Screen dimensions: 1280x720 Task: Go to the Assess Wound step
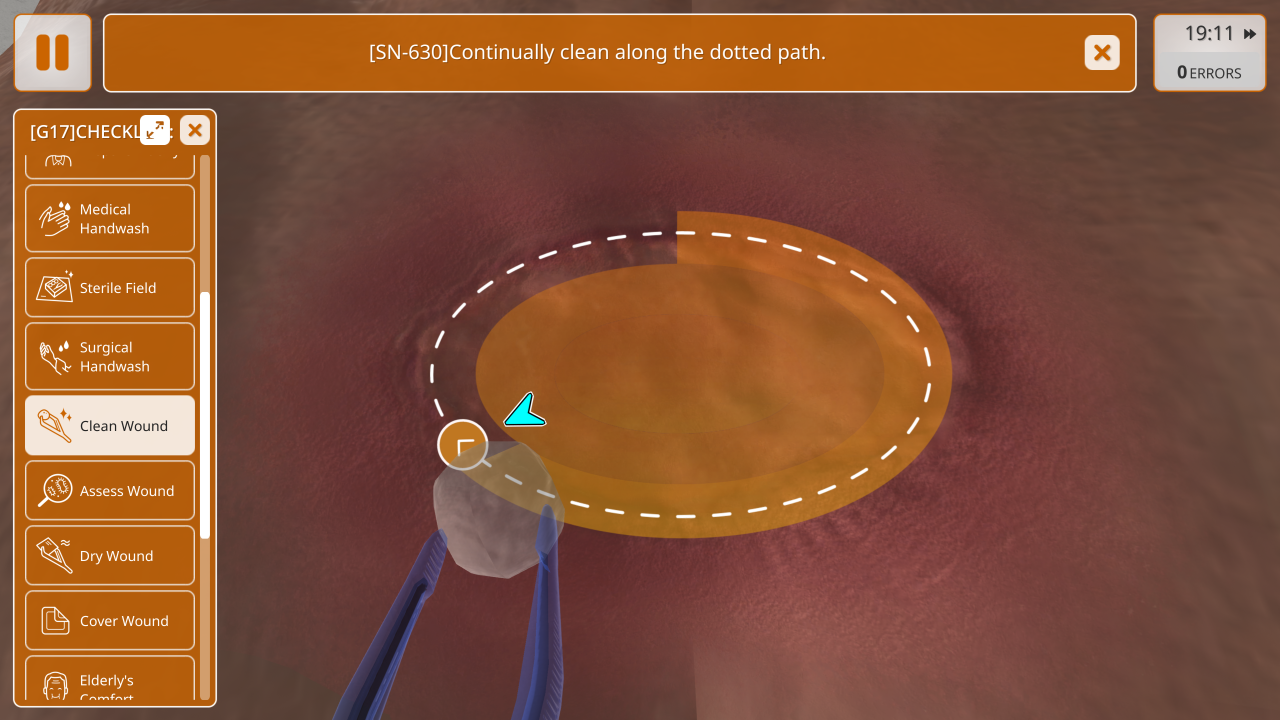pyautogui.click(x=110, y=491)
